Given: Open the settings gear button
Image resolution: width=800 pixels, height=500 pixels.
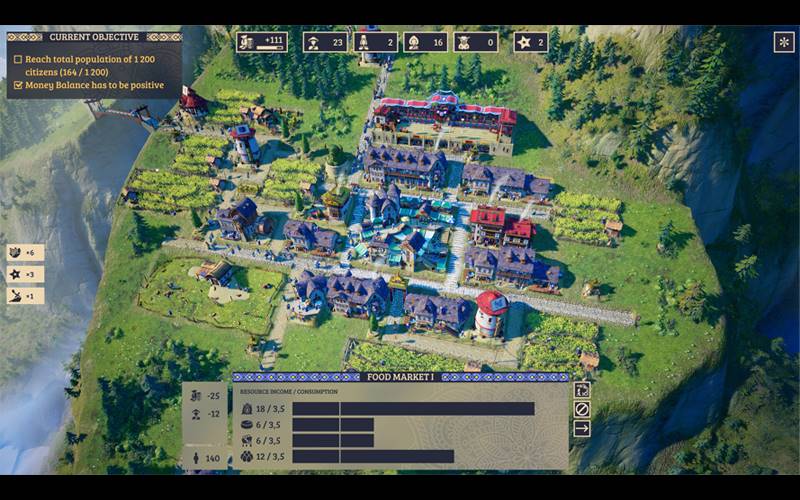Looking at the screenshot, I should click(x=784, y=42).
